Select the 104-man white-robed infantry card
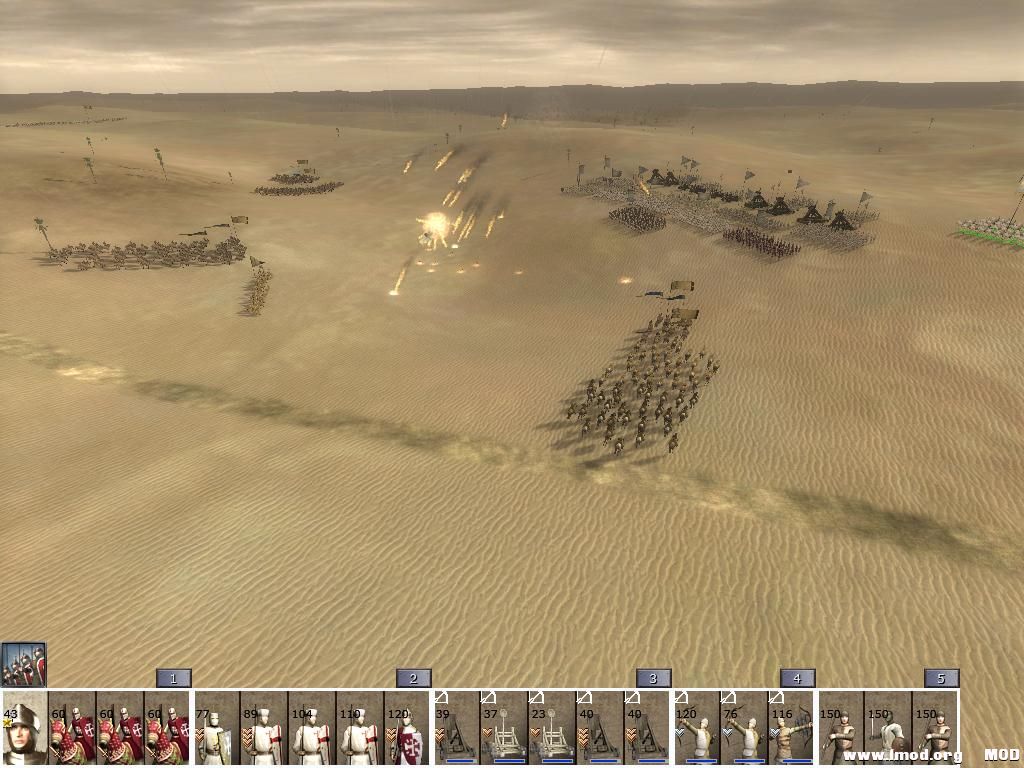The width and height of the screenshot is (1024, 768). point(312,728)
